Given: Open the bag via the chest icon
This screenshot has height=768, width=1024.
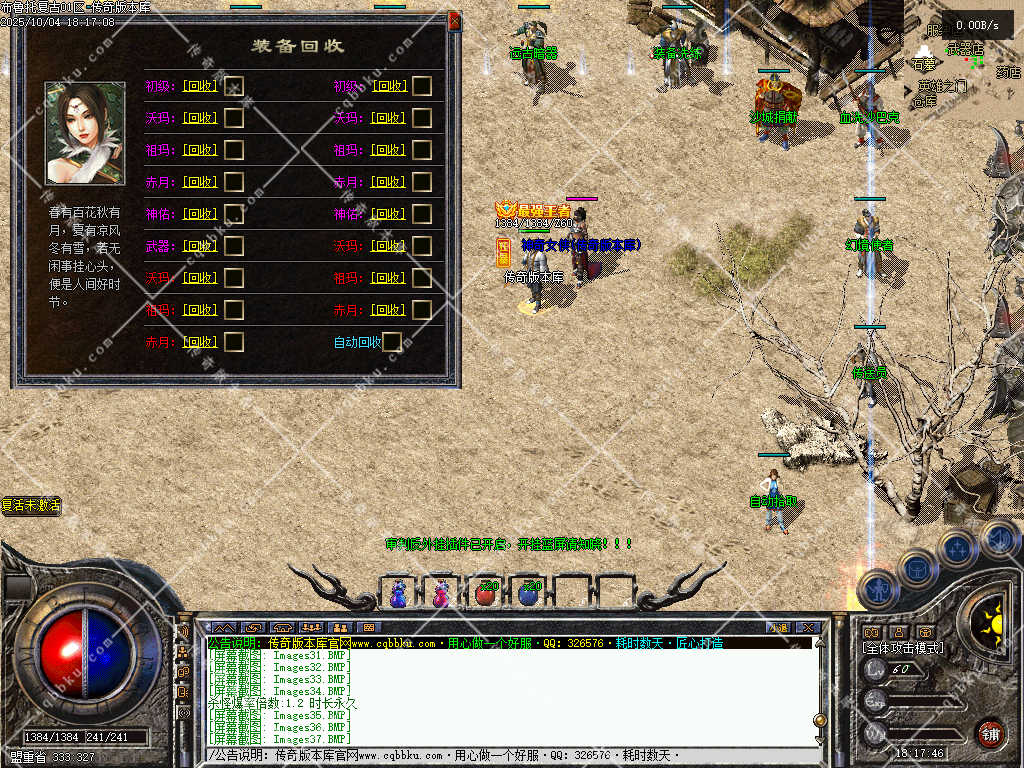Looking at the screenshot, I should click(x=916, y=568).
